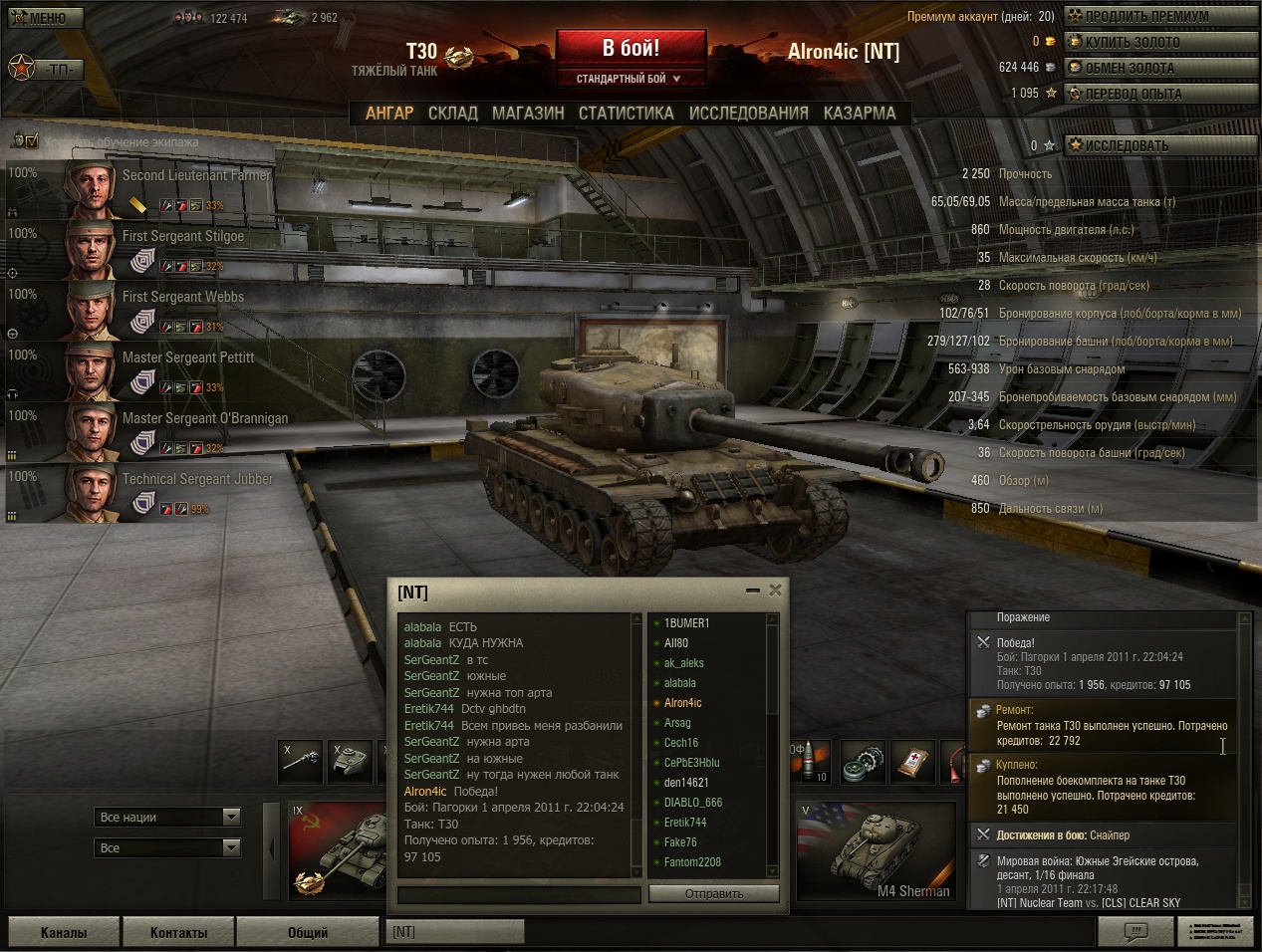Send the chat message with Отправить
Image resolution: width=1262 pixels, height=952 pixels.
(714, 894)
